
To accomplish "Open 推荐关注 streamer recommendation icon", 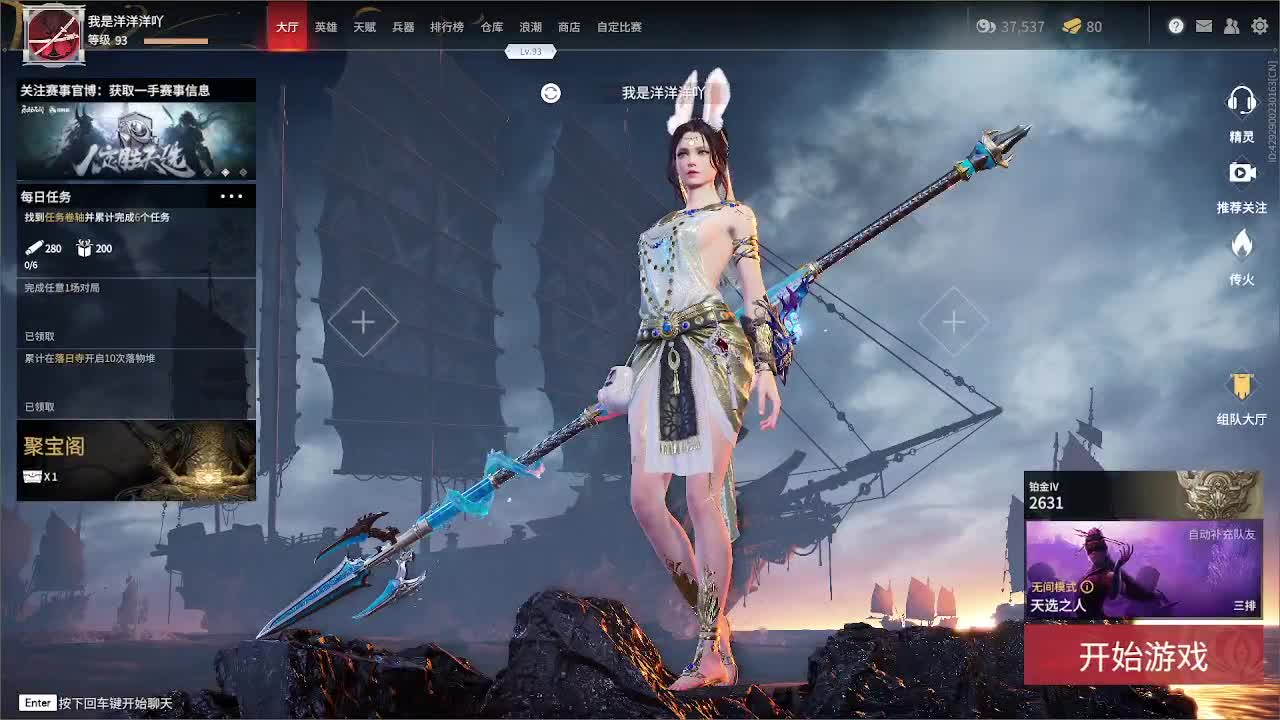I will pos(1241,172).
